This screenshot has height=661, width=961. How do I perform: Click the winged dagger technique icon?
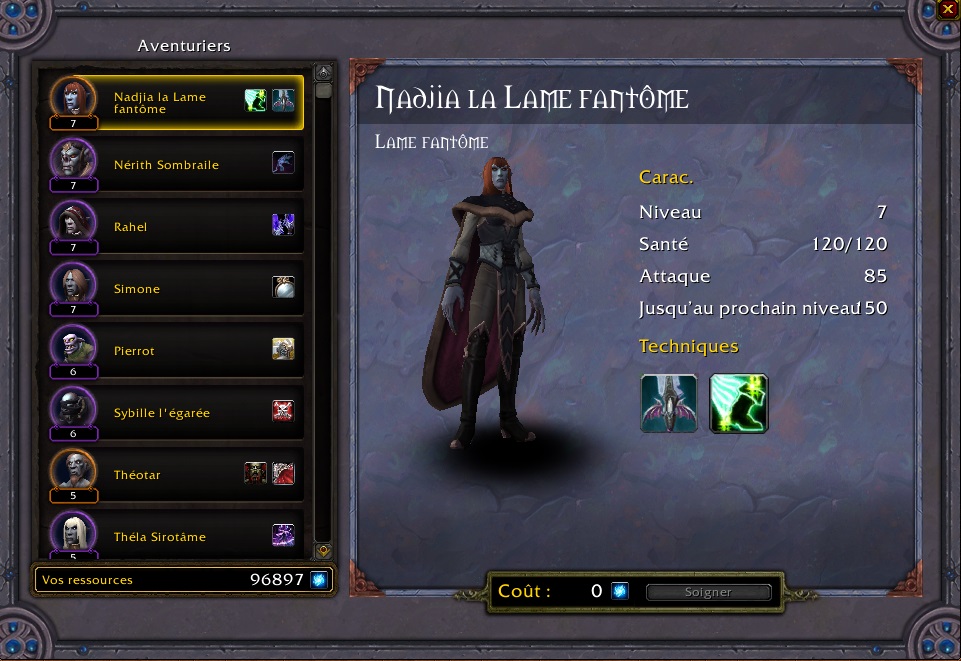668,403
